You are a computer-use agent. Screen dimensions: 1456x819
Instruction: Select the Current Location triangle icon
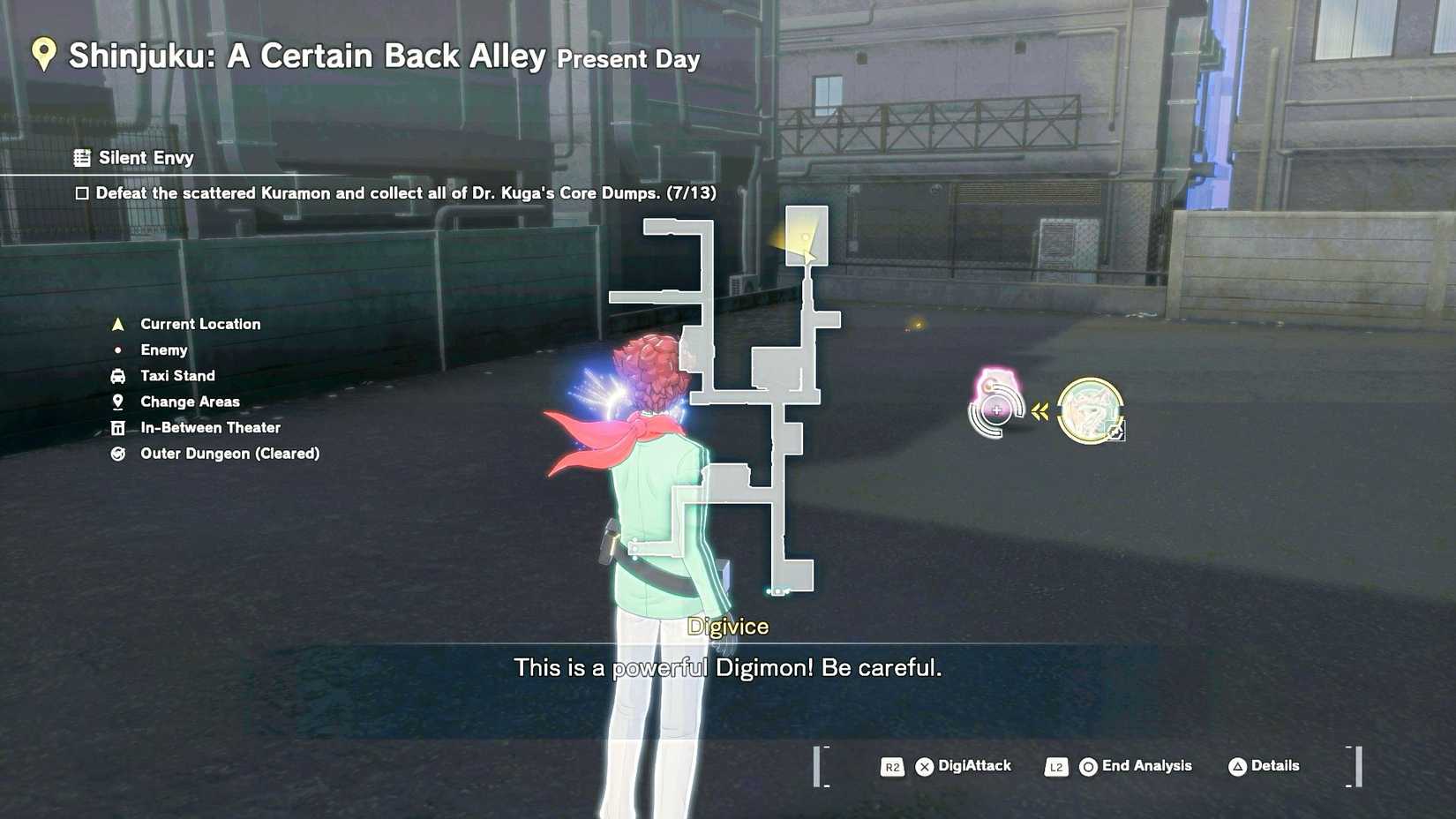point(117,323)
